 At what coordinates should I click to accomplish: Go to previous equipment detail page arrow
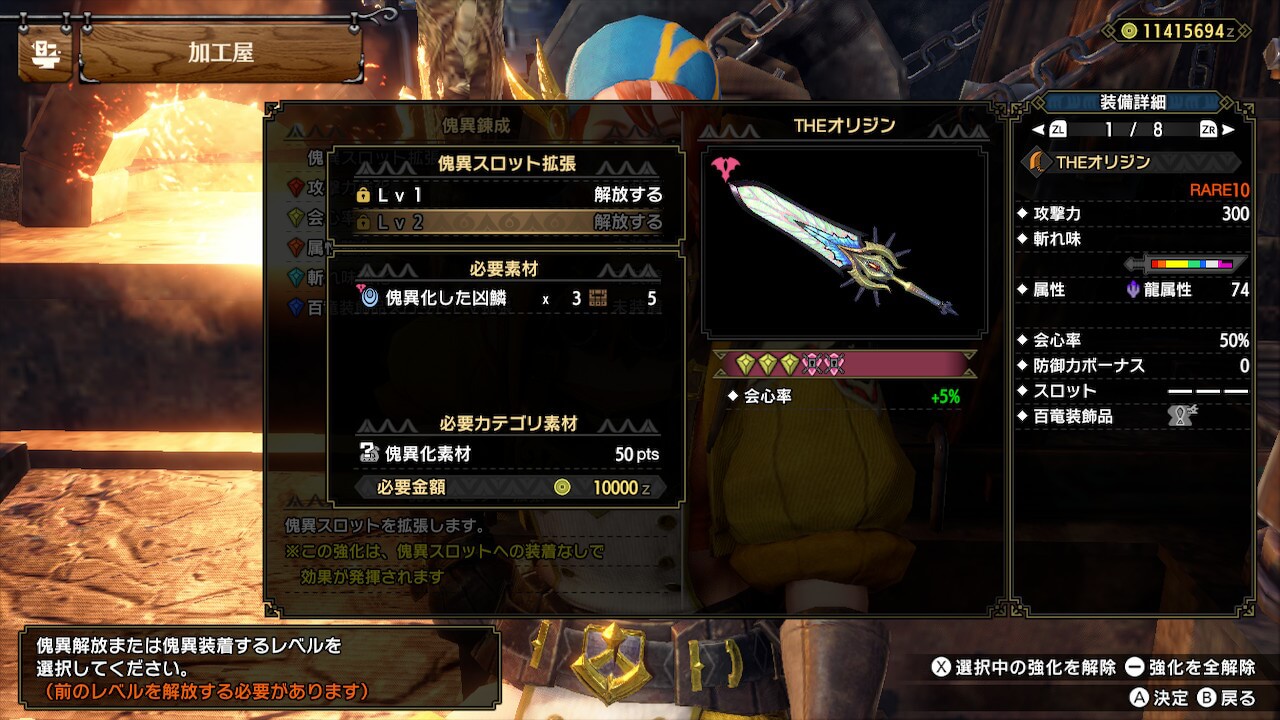click(x=1040, y=130)
